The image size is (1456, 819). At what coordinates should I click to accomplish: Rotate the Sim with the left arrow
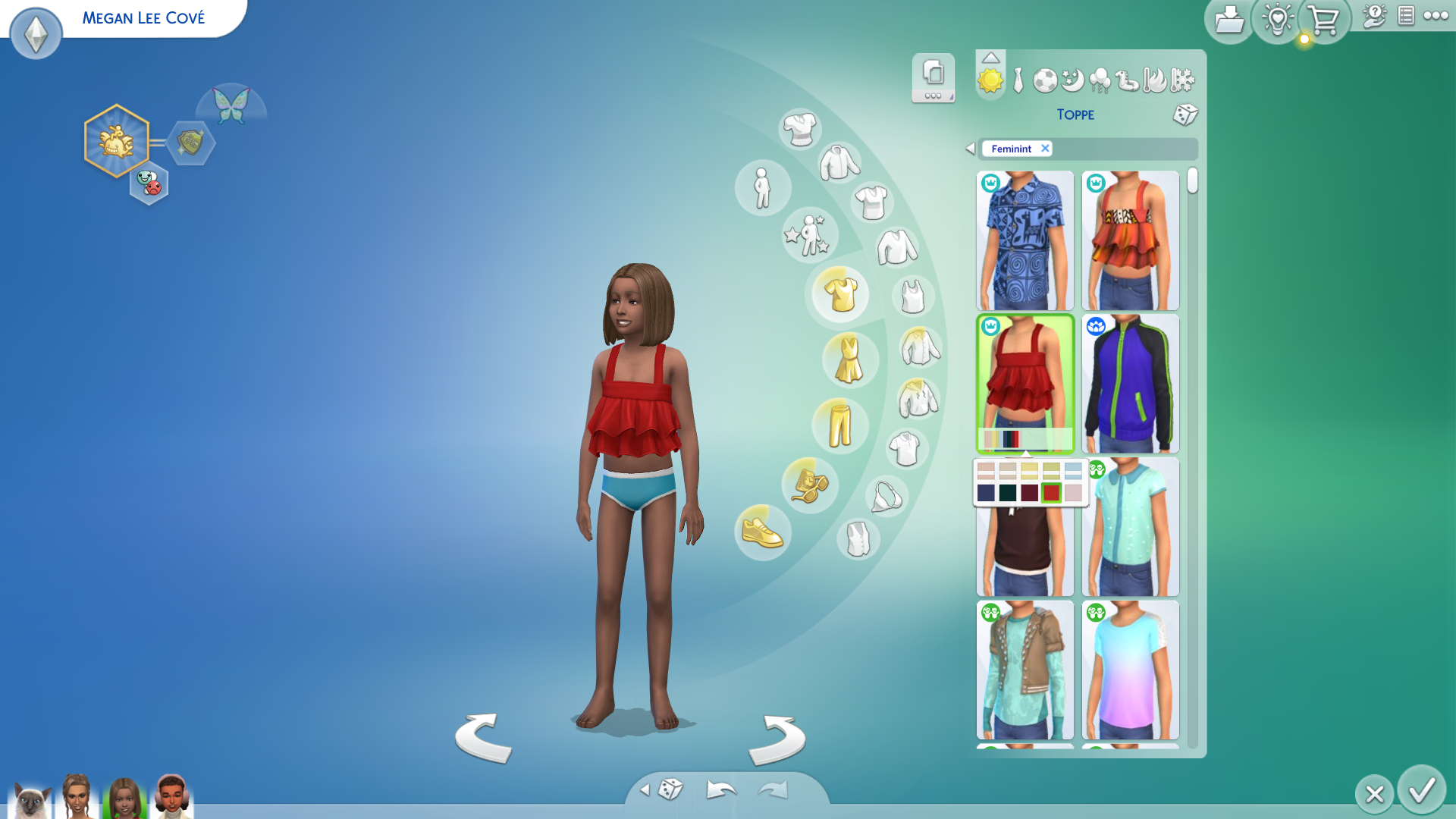(x=483, y=738)
